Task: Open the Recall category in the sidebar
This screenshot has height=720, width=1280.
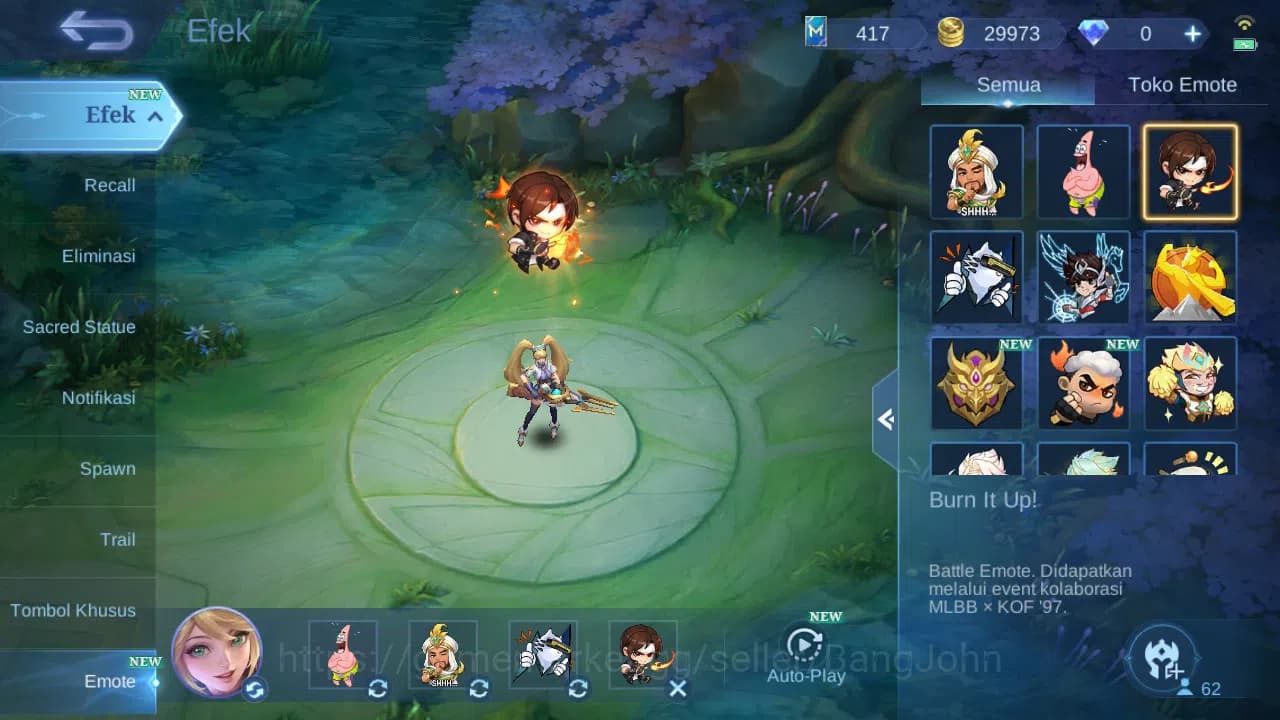Action: [x=108, y=185]
